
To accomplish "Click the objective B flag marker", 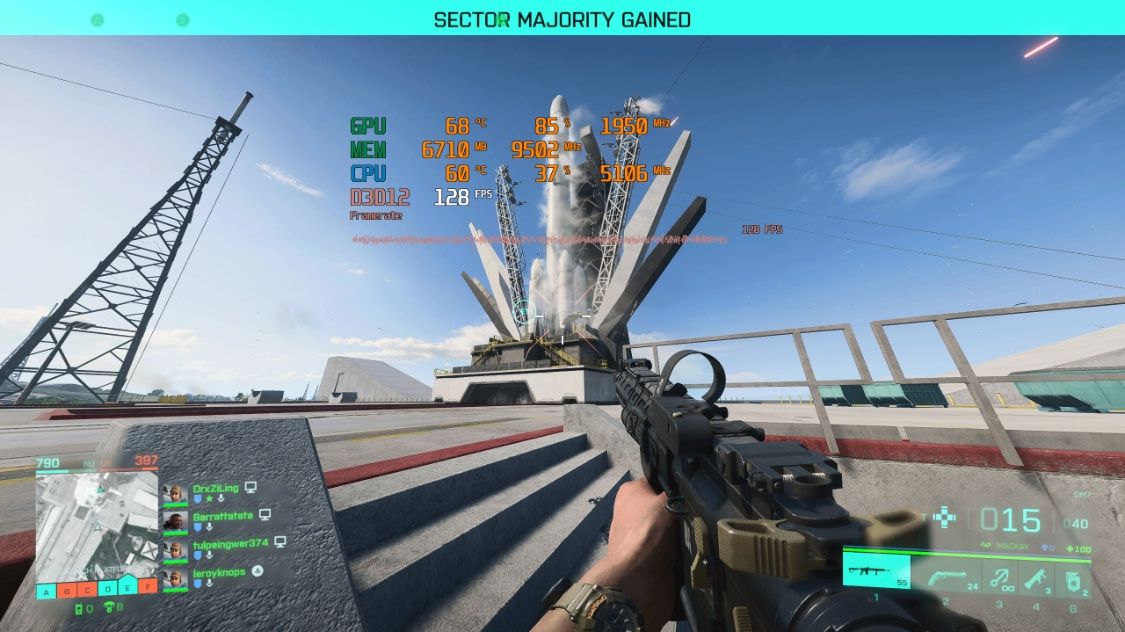I will coord(67,590).
